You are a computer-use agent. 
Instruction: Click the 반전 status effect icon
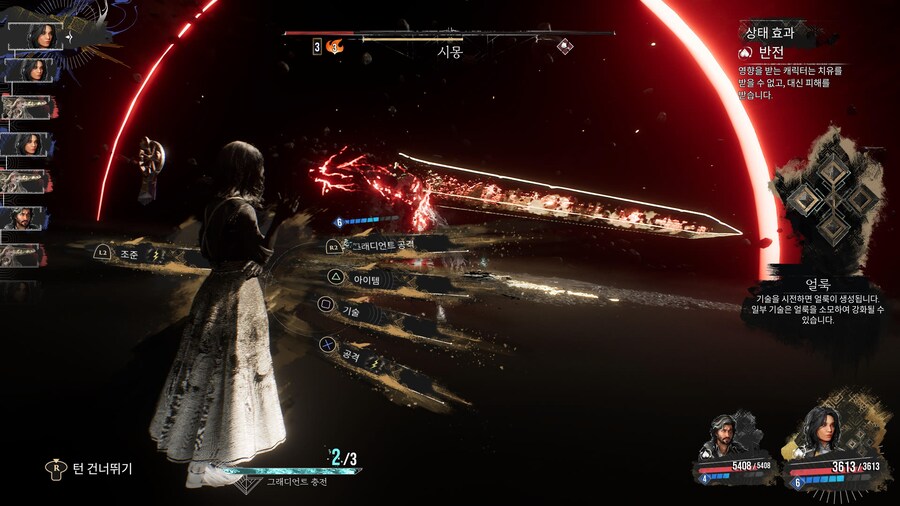coord(744,52)
